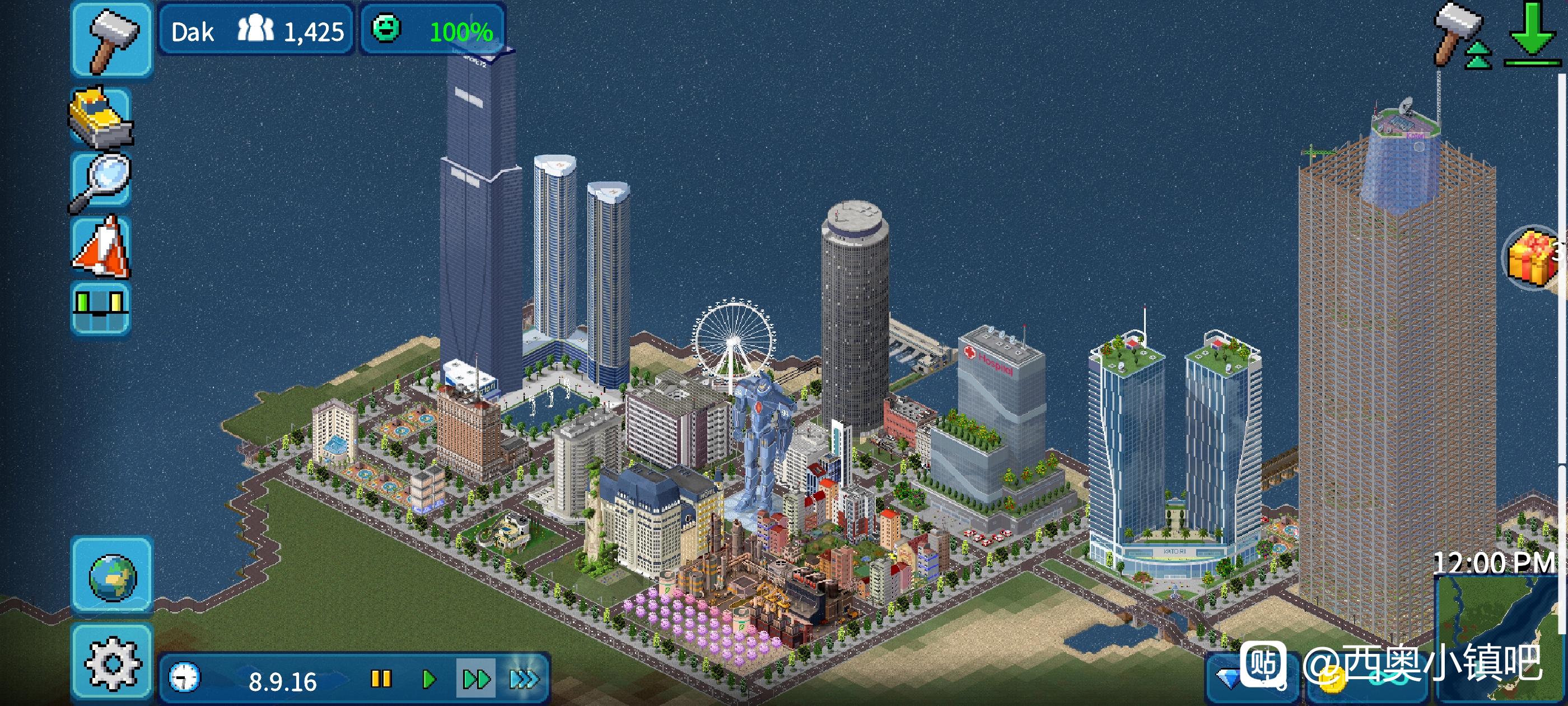Open the red siren alerts button
Image resolution: width=1568 pixels, height=706 pixels.
101,246
